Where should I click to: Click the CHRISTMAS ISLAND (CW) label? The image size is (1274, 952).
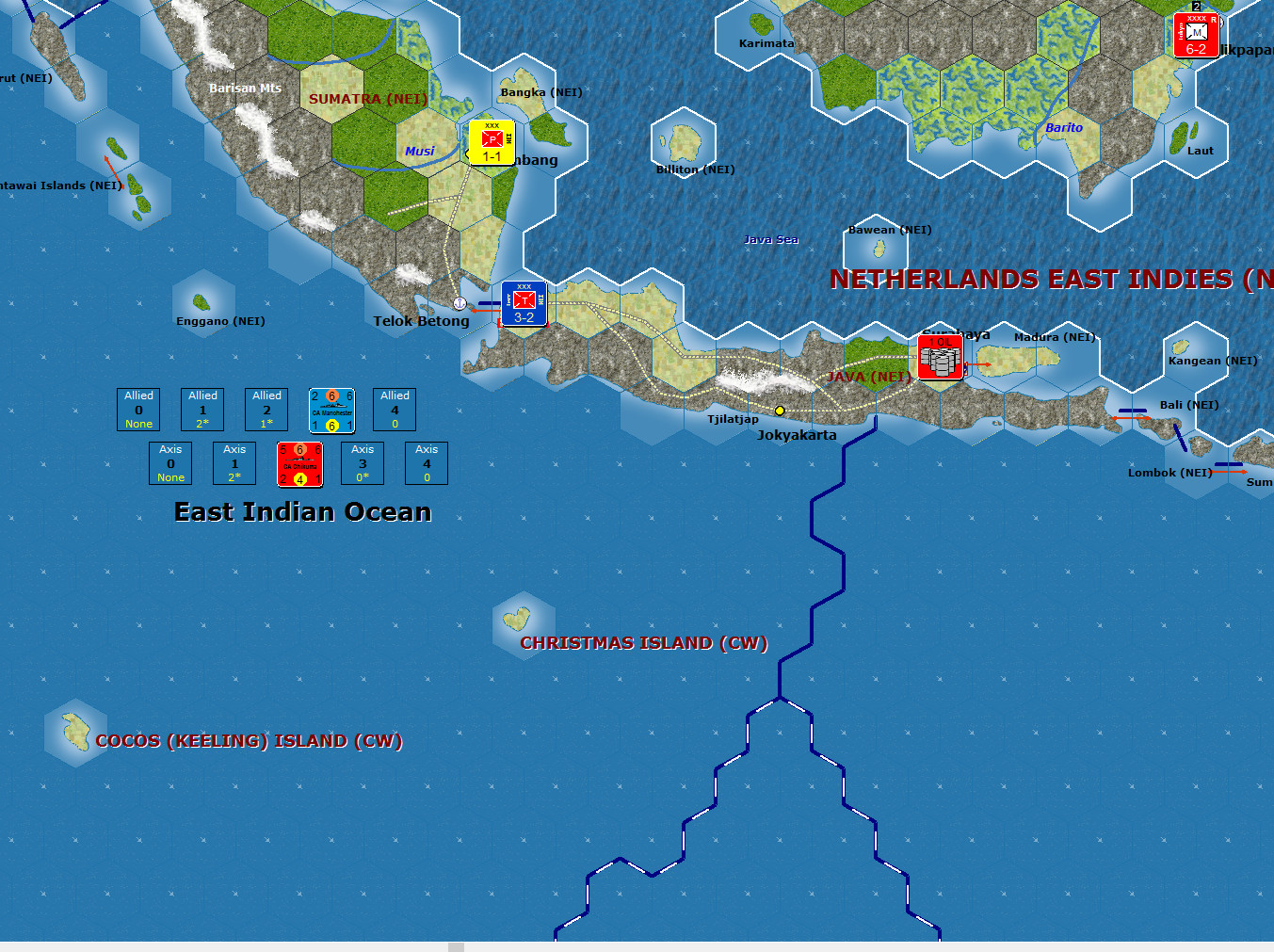pos(643,643)
